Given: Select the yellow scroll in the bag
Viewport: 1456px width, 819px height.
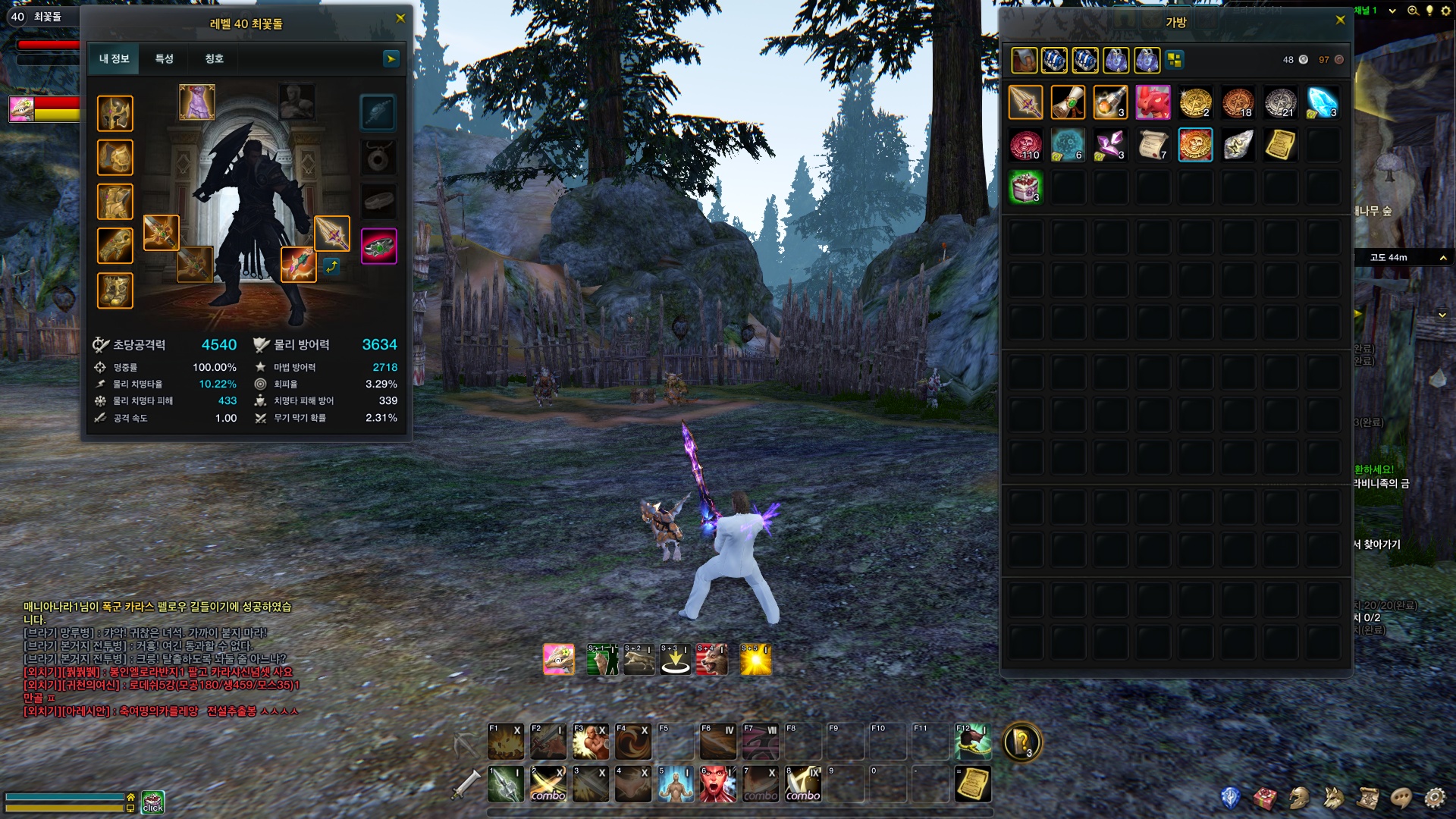Looking at the screenshot, I should [x=1280, y=145].
